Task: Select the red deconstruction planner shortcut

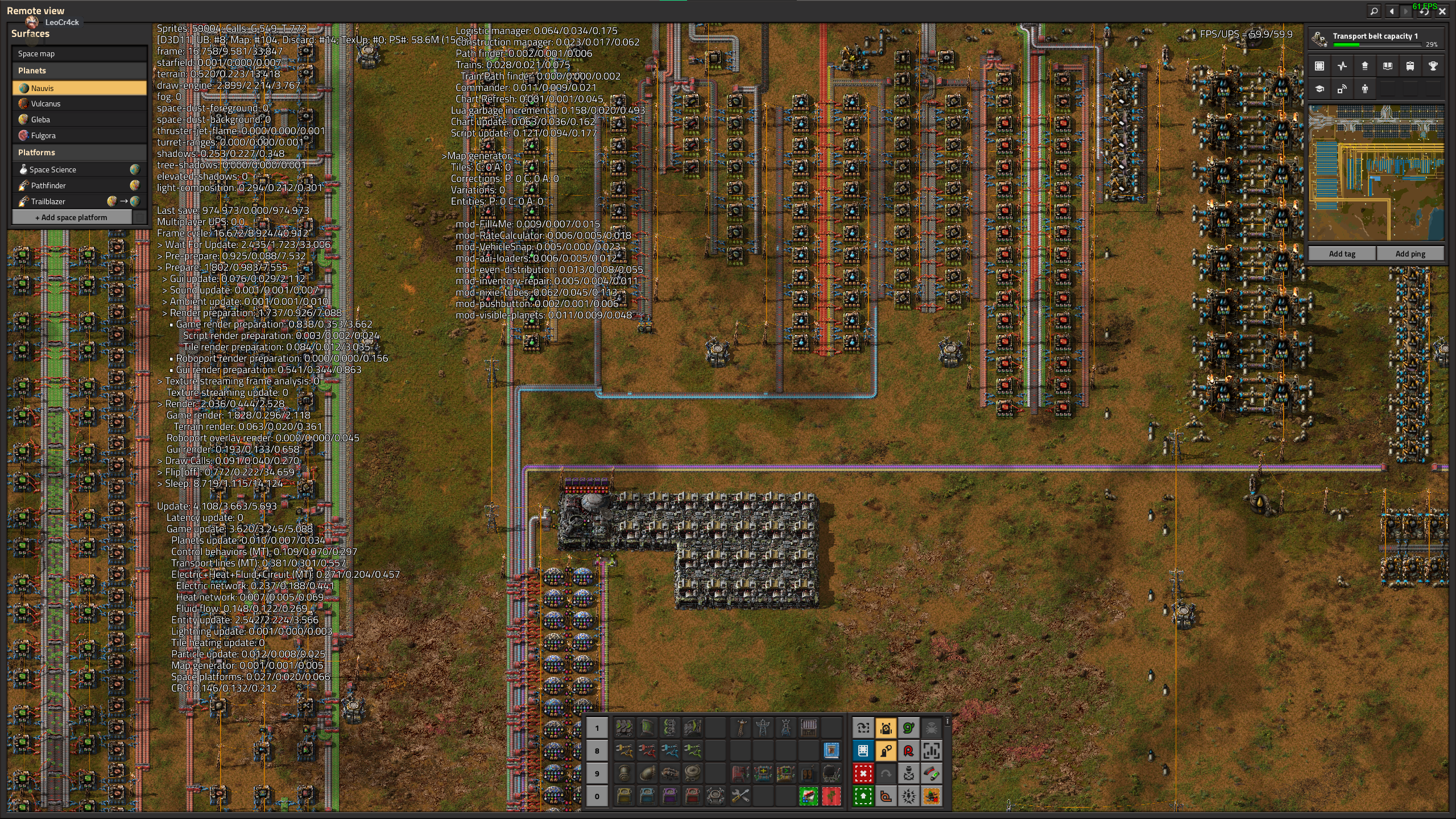Action: click(863, 773)
